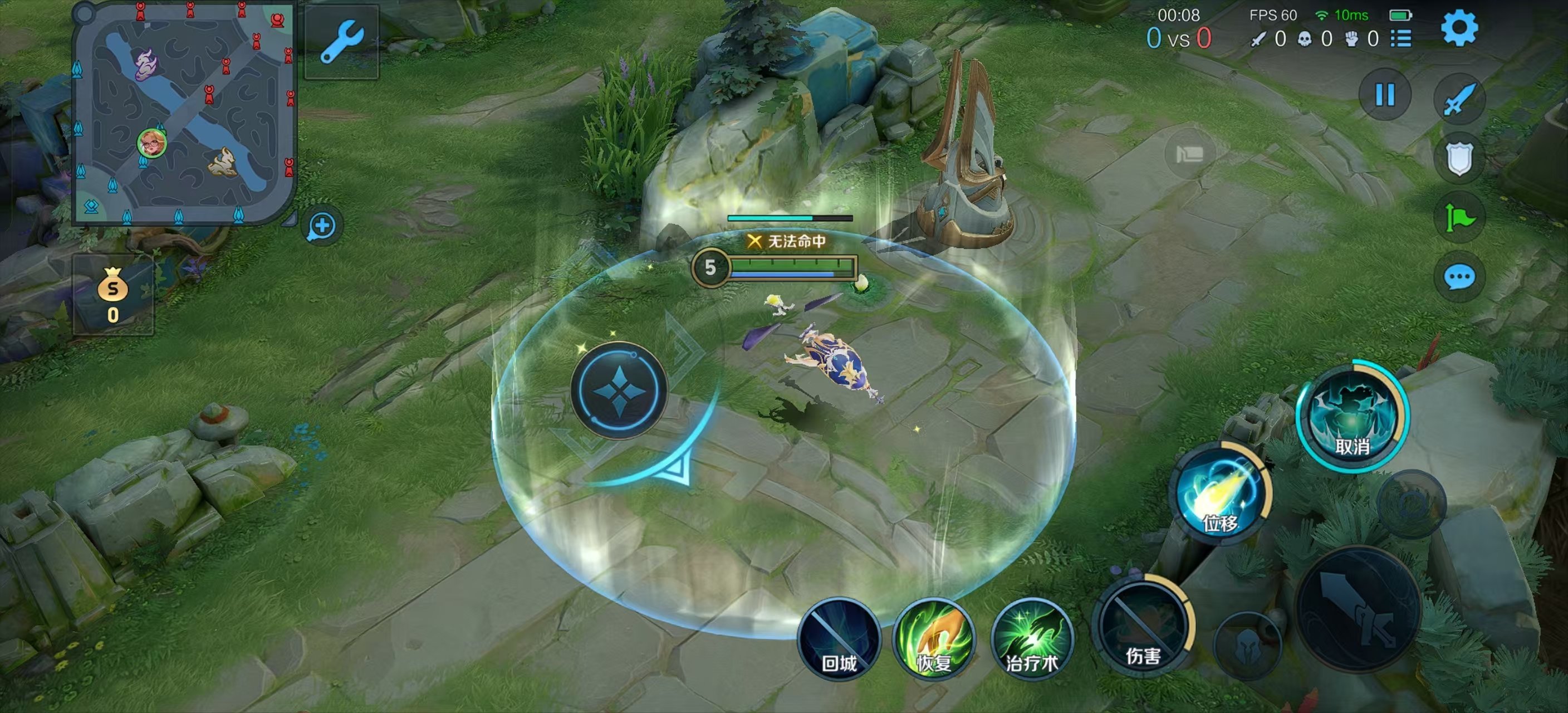The width and height of the screenshot is (1568, 713).
Task: Send the green flag signal
Action: coord(1459,217)
